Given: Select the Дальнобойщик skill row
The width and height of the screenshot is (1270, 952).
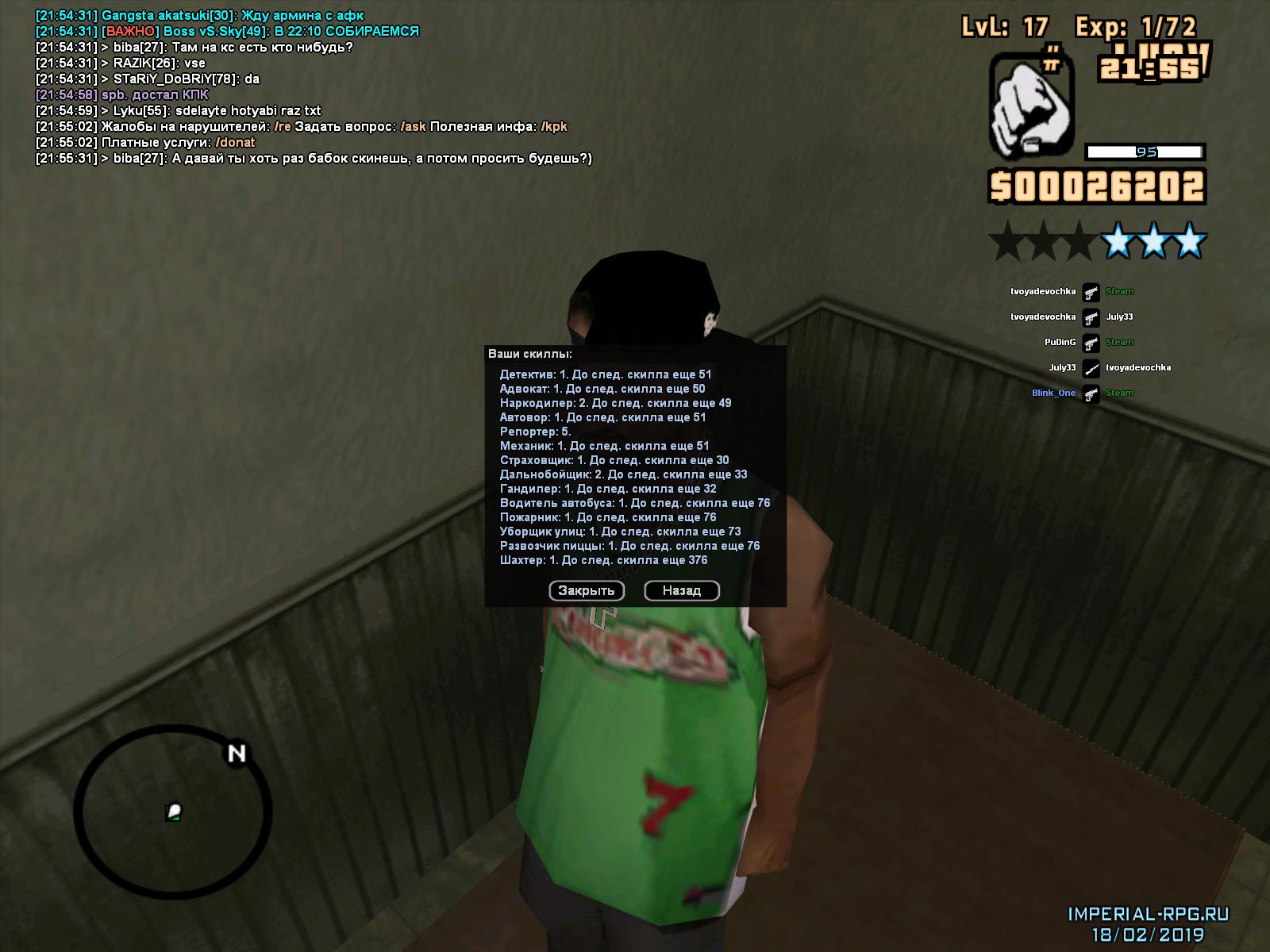Looking at the screenshot, I should pos(623,474).
